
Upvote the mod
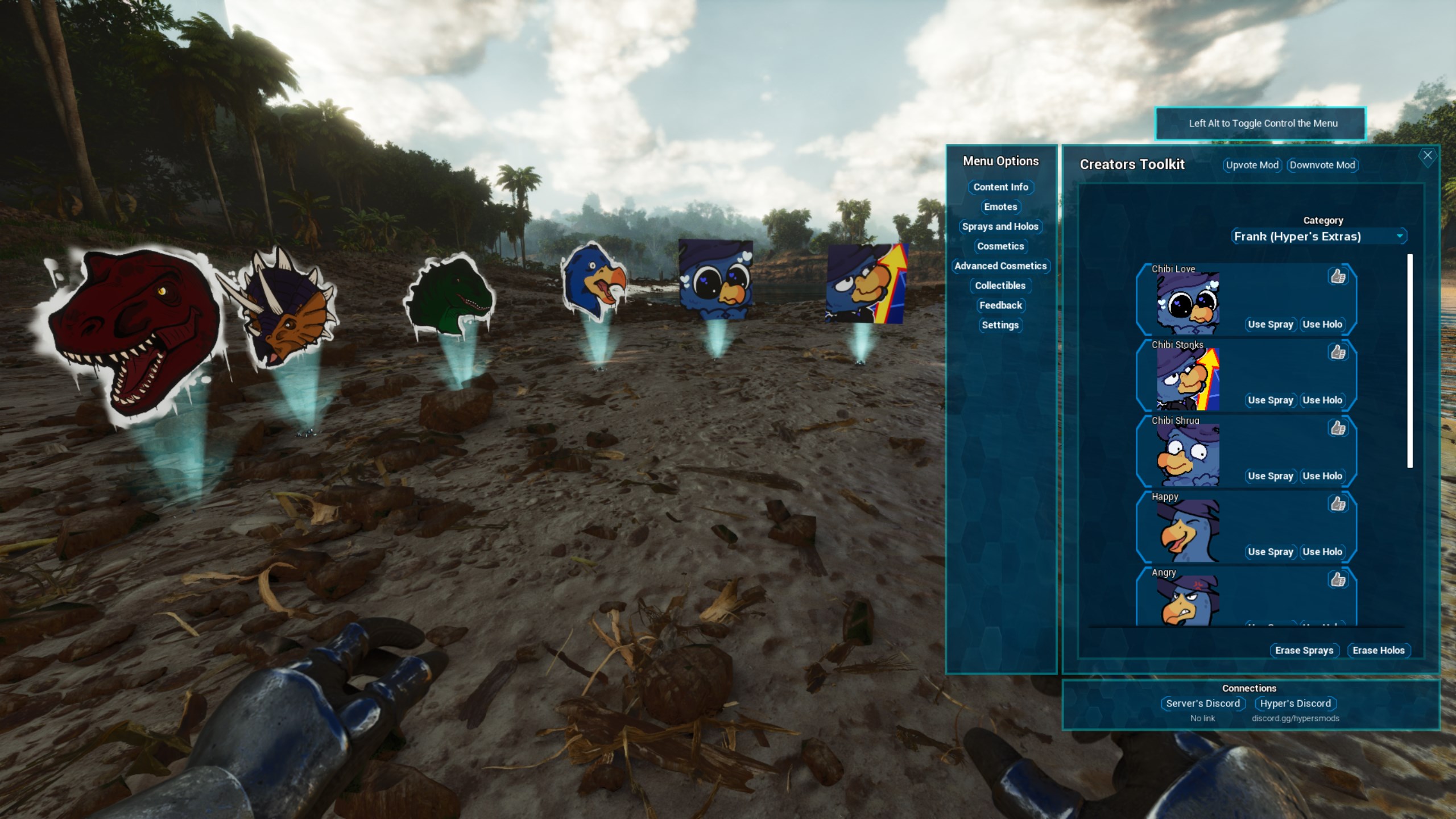(1251, 165)
